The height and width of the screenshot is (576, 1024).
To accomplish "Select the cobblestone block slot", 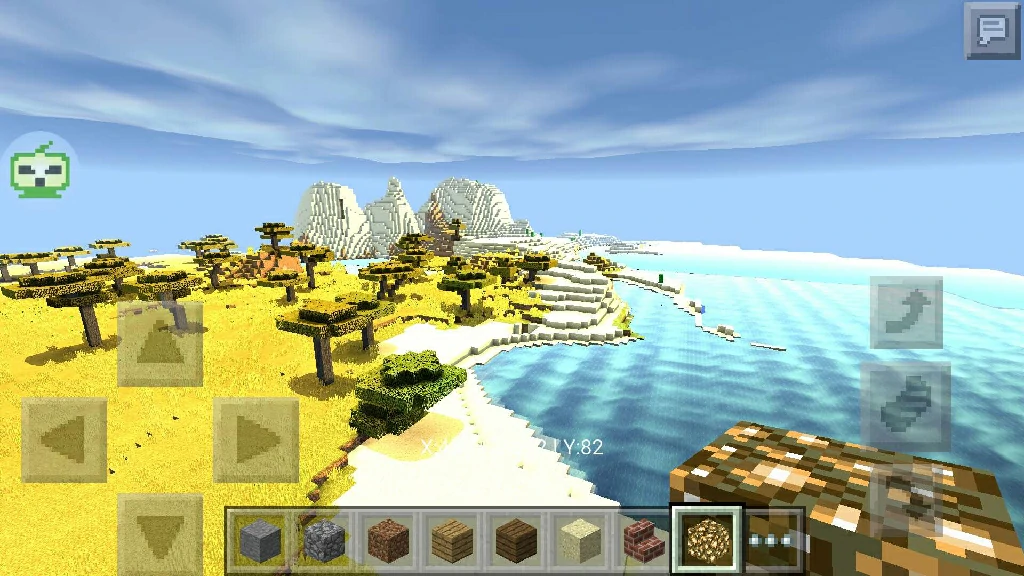I will click(324, 541).
